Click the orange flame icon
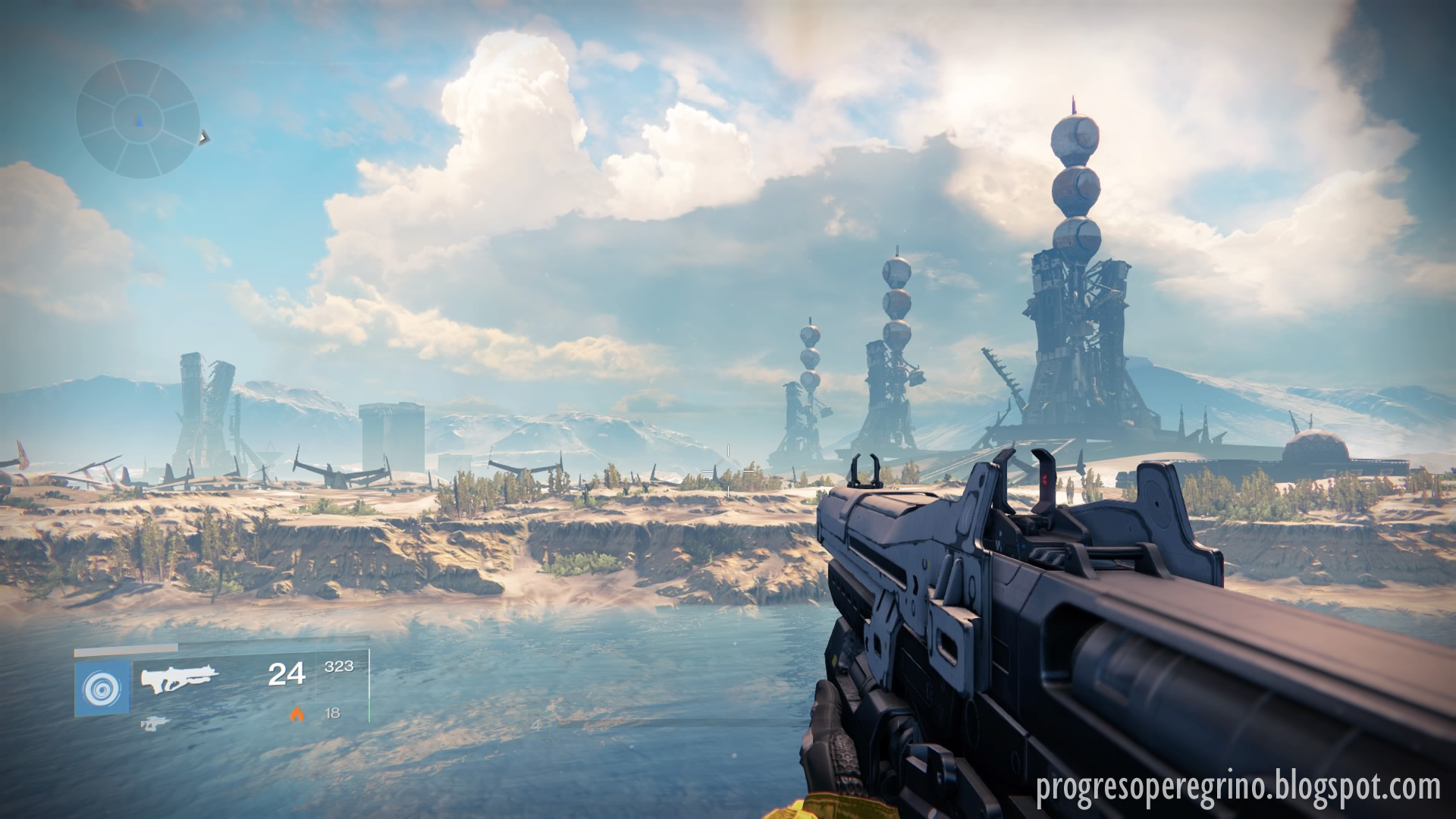The height and width of the screenshot is (819, 1456). point(297,713)
